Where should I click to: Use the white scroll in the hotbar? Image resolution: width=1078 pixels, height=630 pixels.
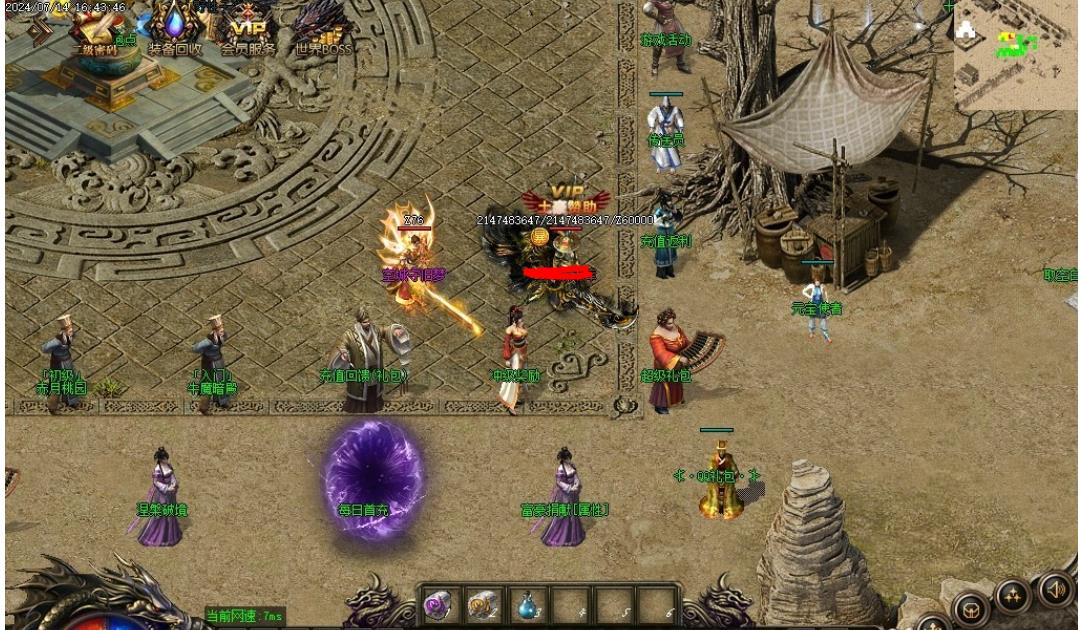(x=482, y=605)
